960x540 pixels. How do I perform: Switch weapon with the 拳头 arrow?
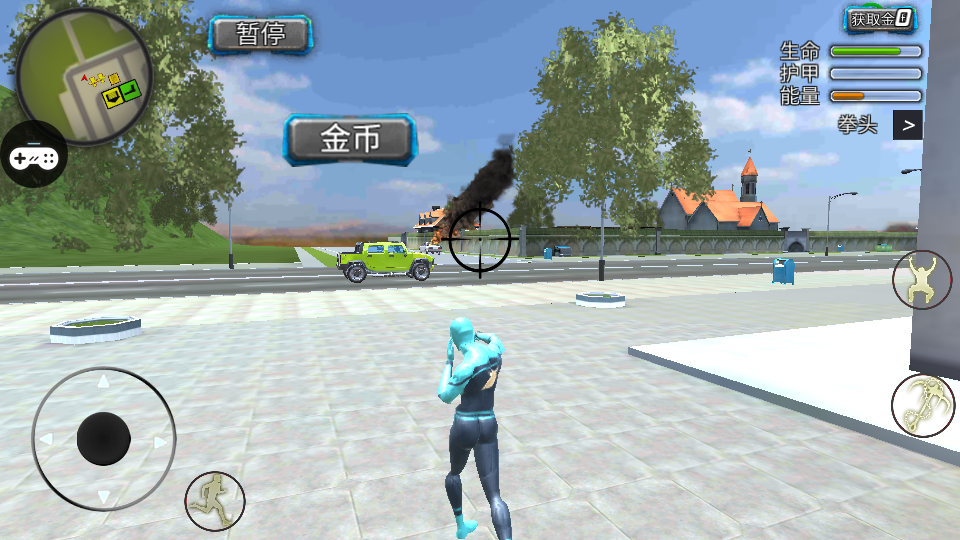[907, 125]
